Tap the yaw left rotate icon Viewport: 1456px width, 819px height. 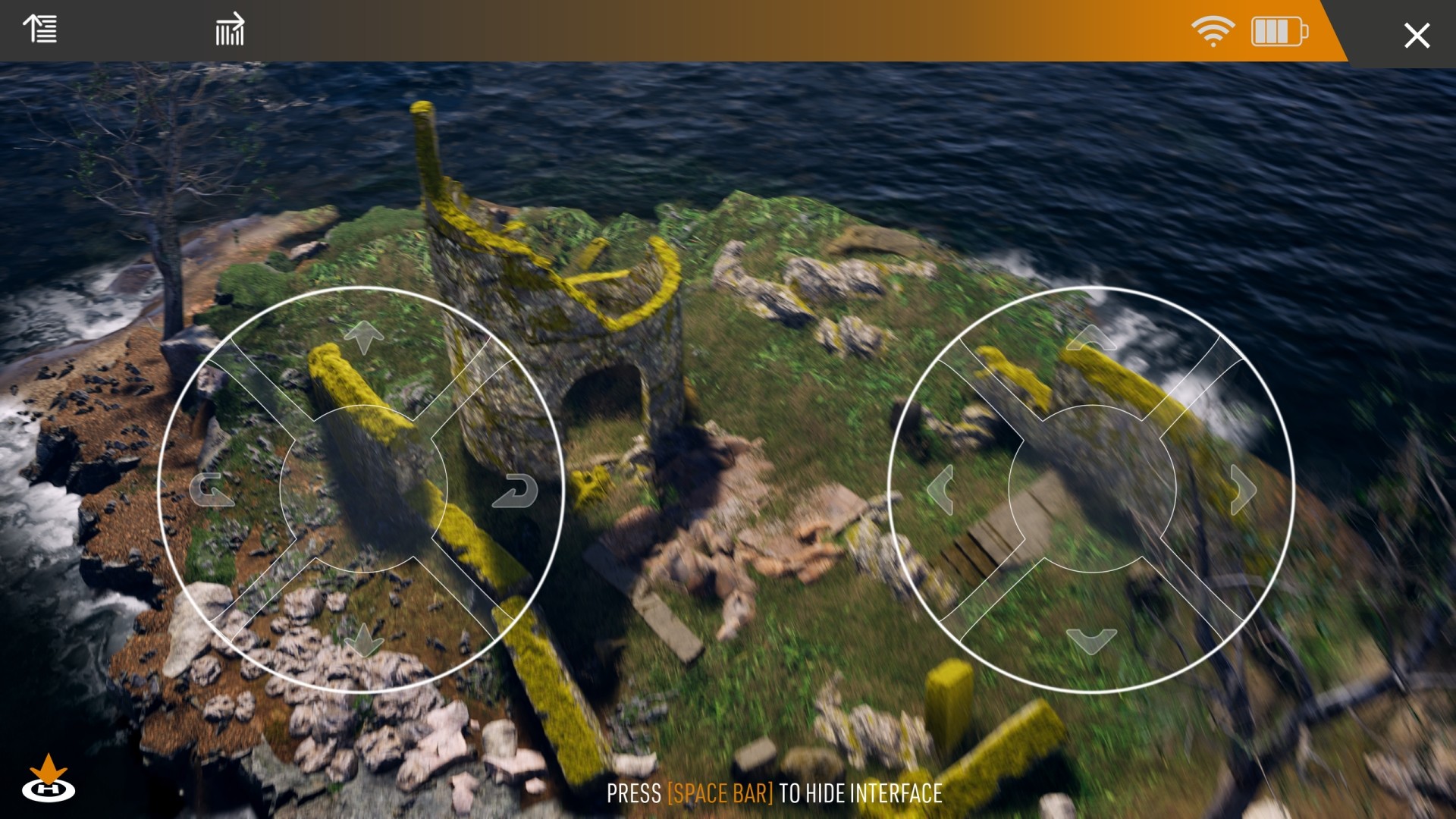click(213, 491)
